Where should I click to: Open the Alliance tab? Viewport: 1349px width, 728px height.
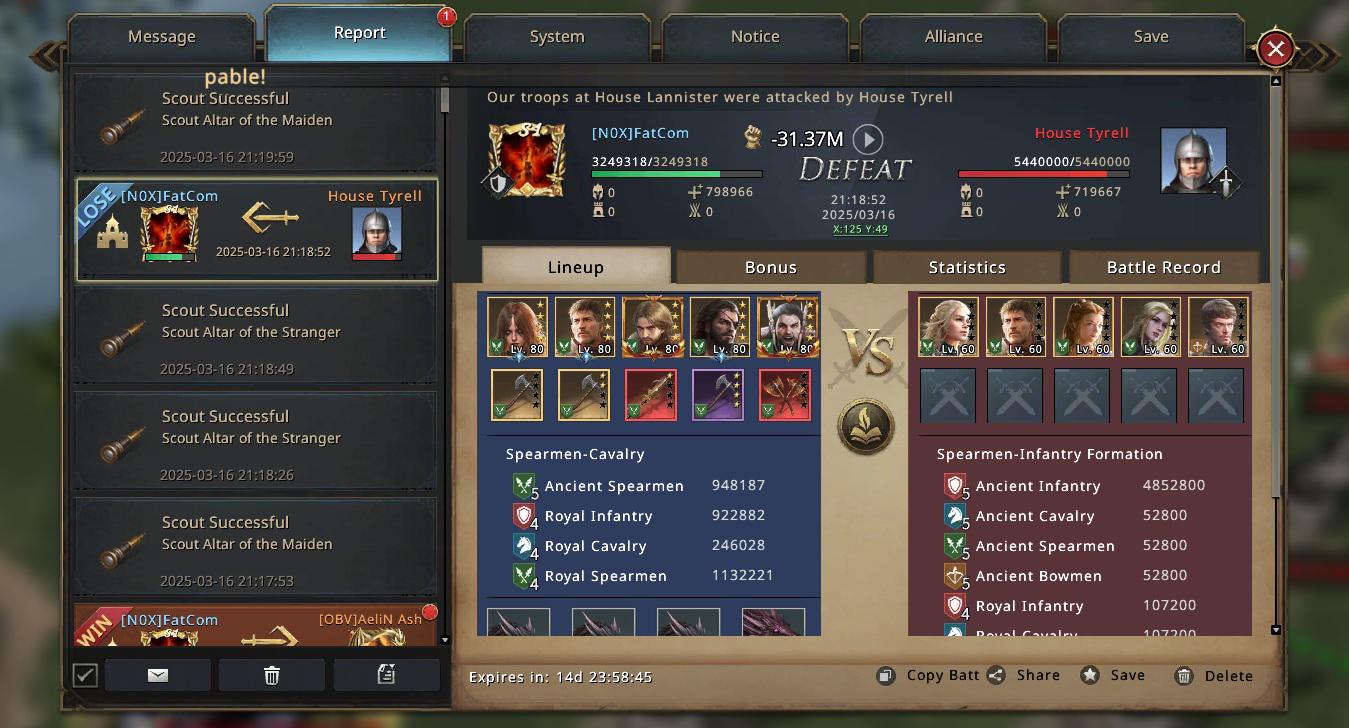[x=953, y=37]
